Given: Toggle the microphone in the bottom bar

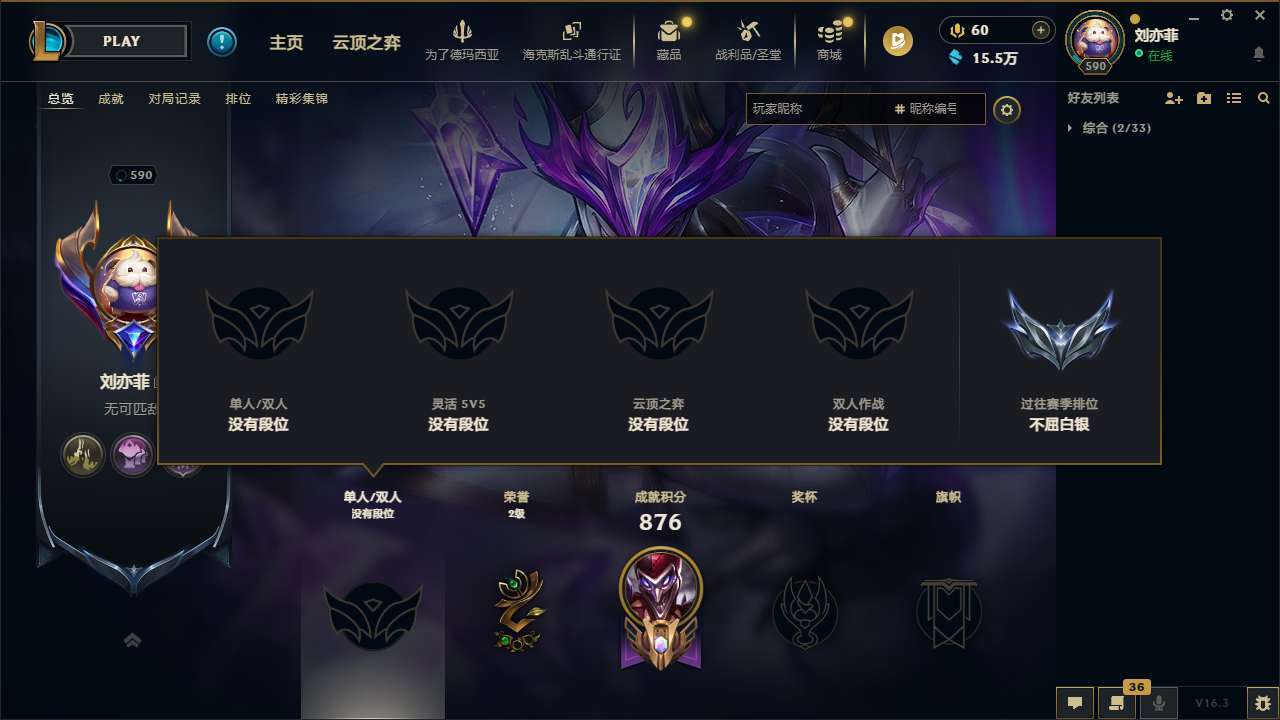Looking at the screenshot, I should [1160, 703].
